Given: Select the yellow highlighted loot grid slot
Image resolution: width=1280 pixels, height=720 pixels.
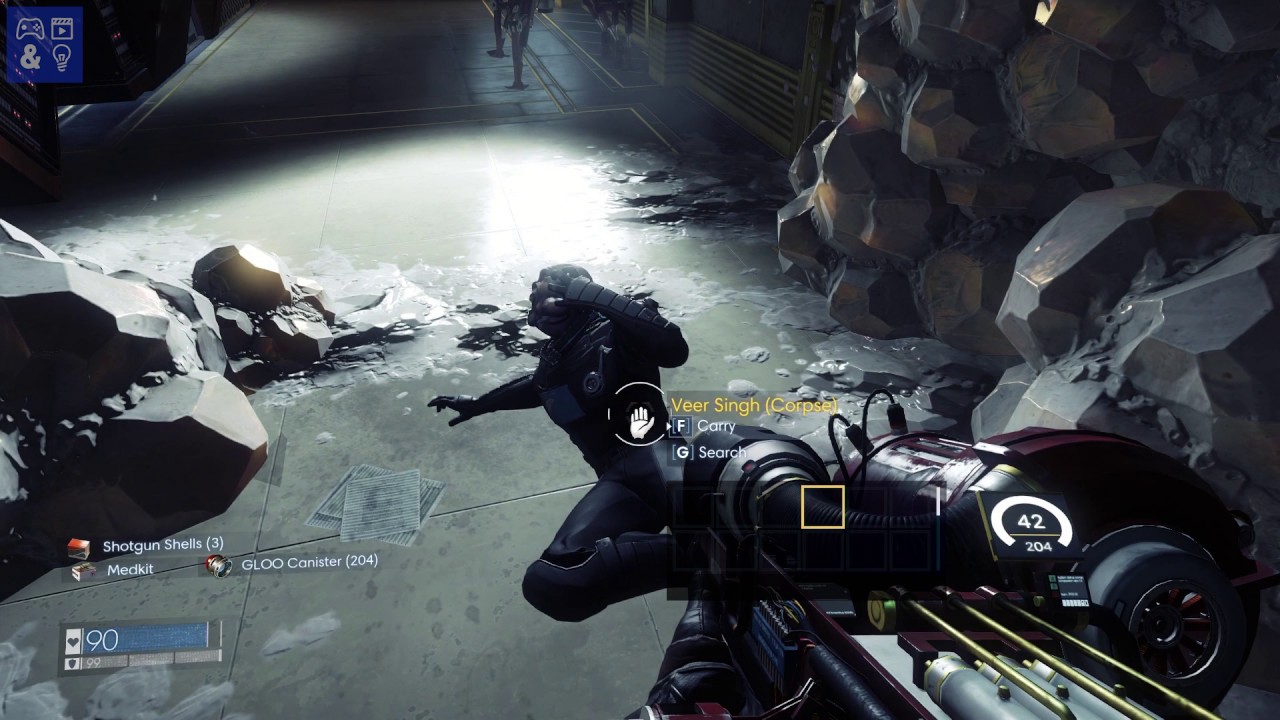Looking at the screenshot, I should point(822,506).
